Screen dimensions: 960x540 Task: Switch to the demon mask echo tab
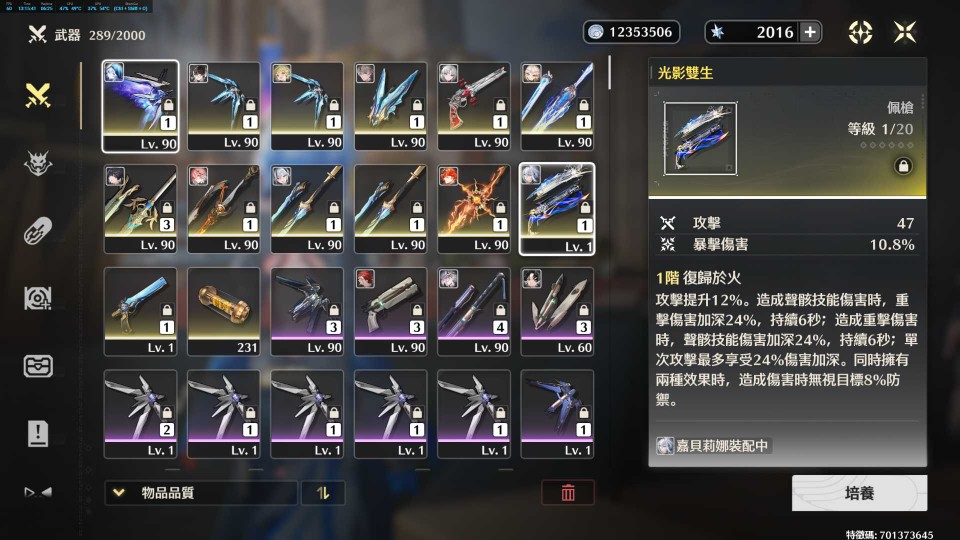pos(38,163)
